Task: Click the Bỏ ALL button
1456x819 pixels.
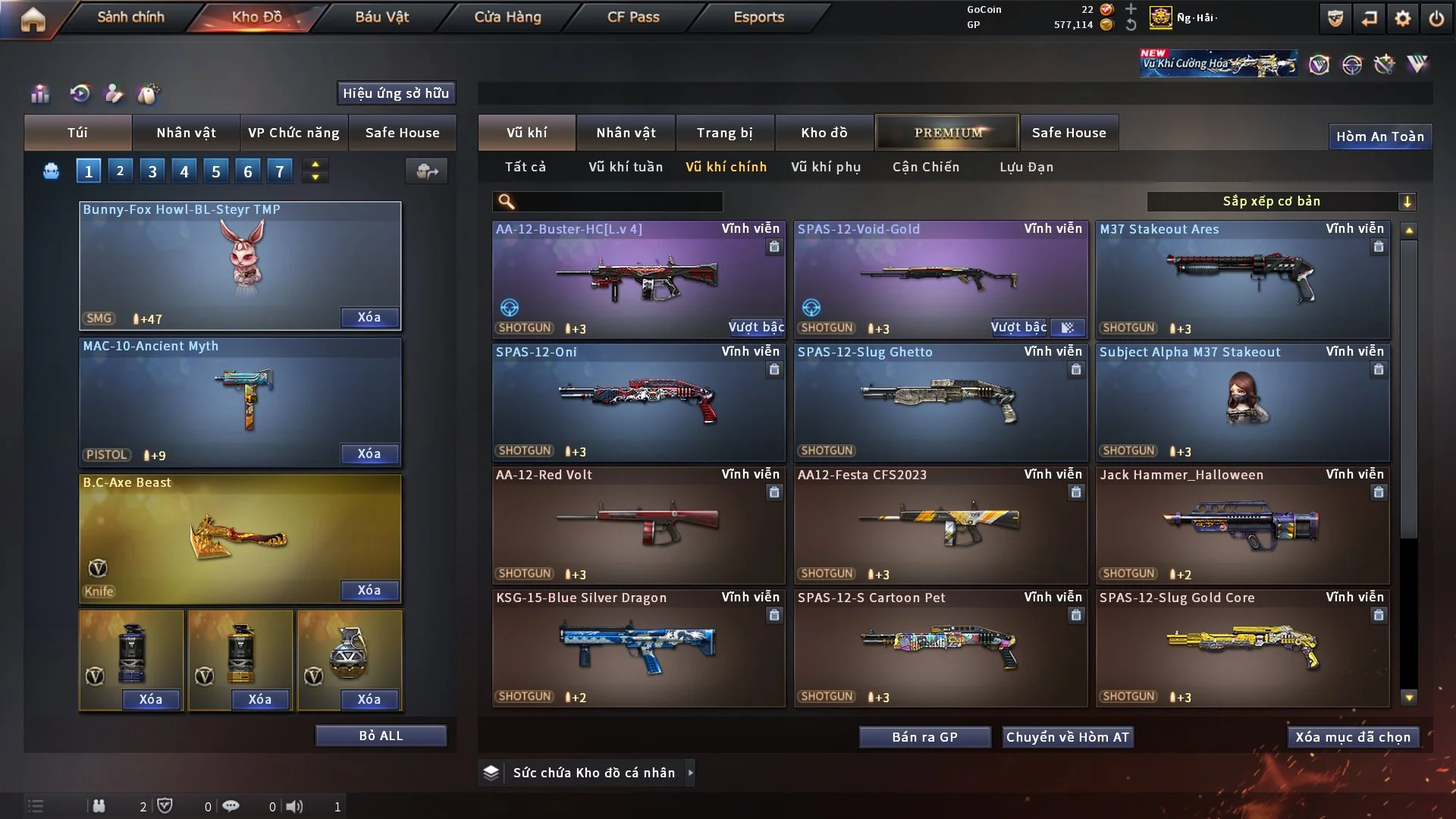Action: (381, 736)
